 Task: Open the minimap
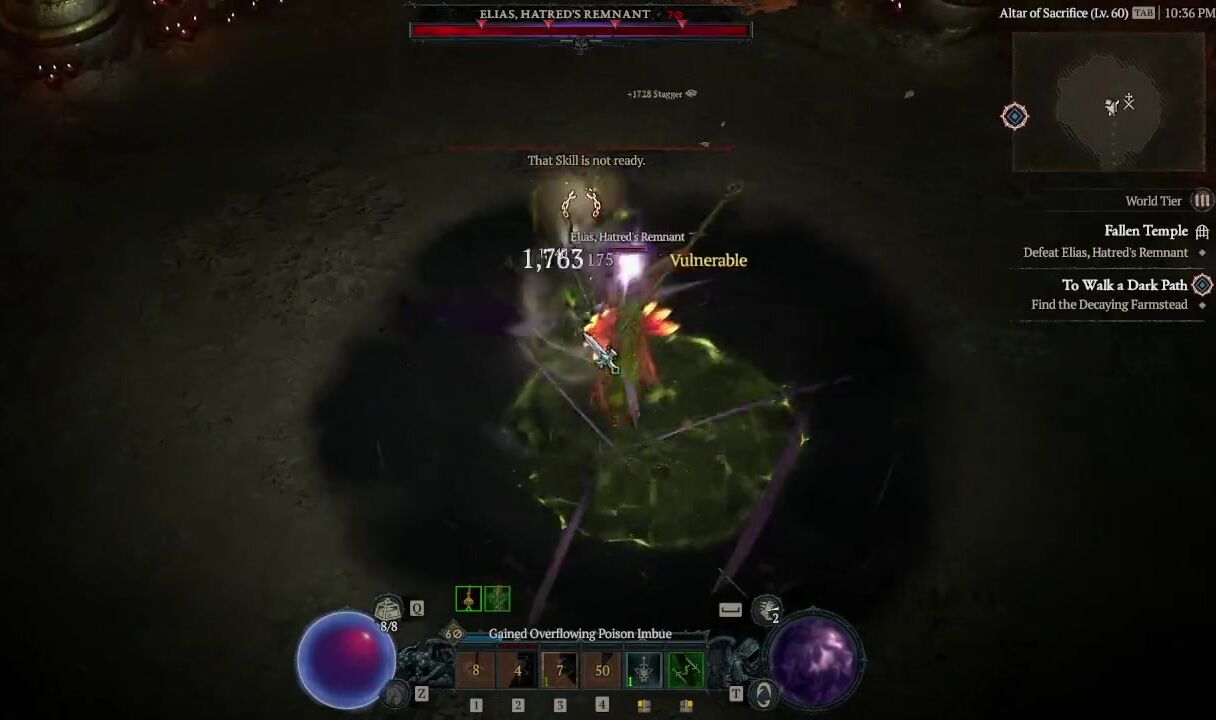click(1108, 102)
